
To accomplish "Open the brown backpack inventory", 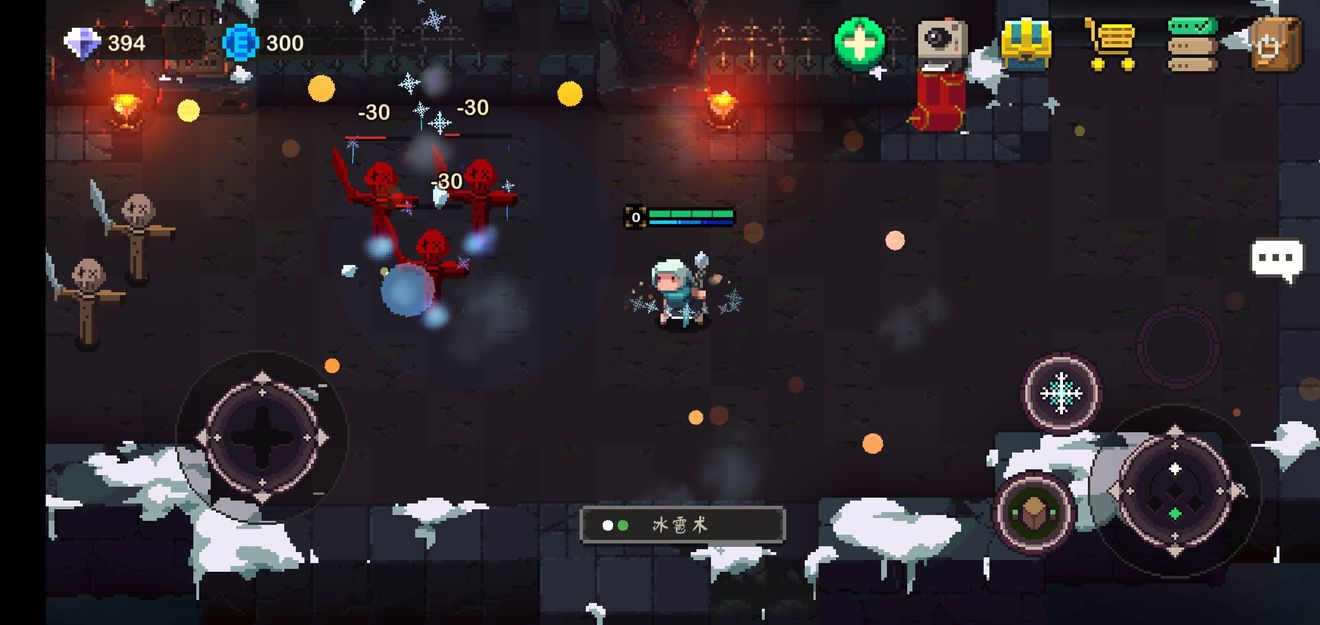I will tap(1276, 44).
